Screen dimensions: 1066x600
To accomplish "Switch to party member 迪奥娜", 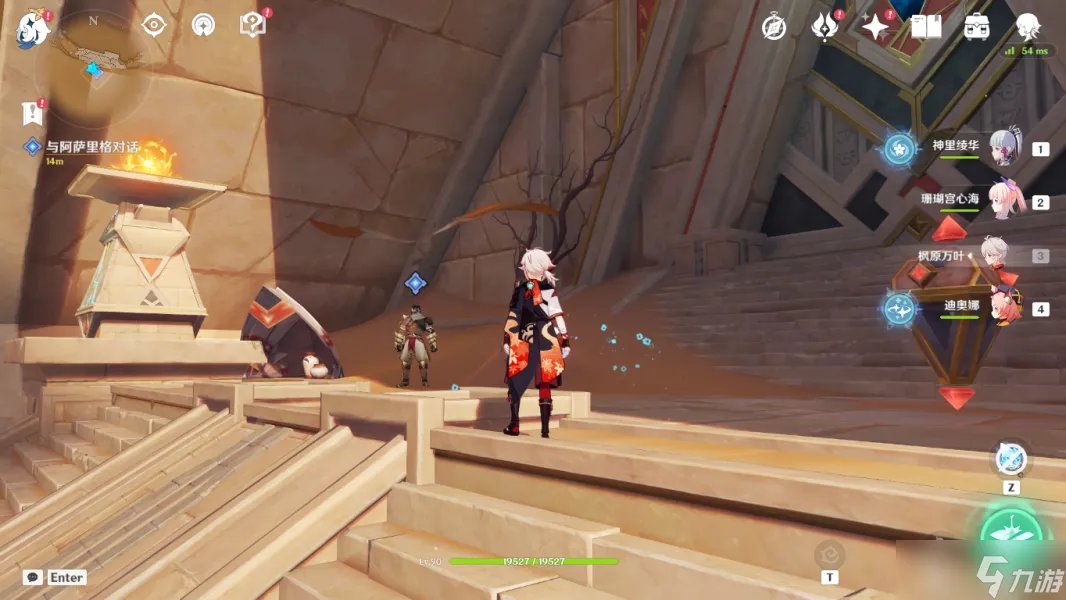I will click(x=1003, y=307).
